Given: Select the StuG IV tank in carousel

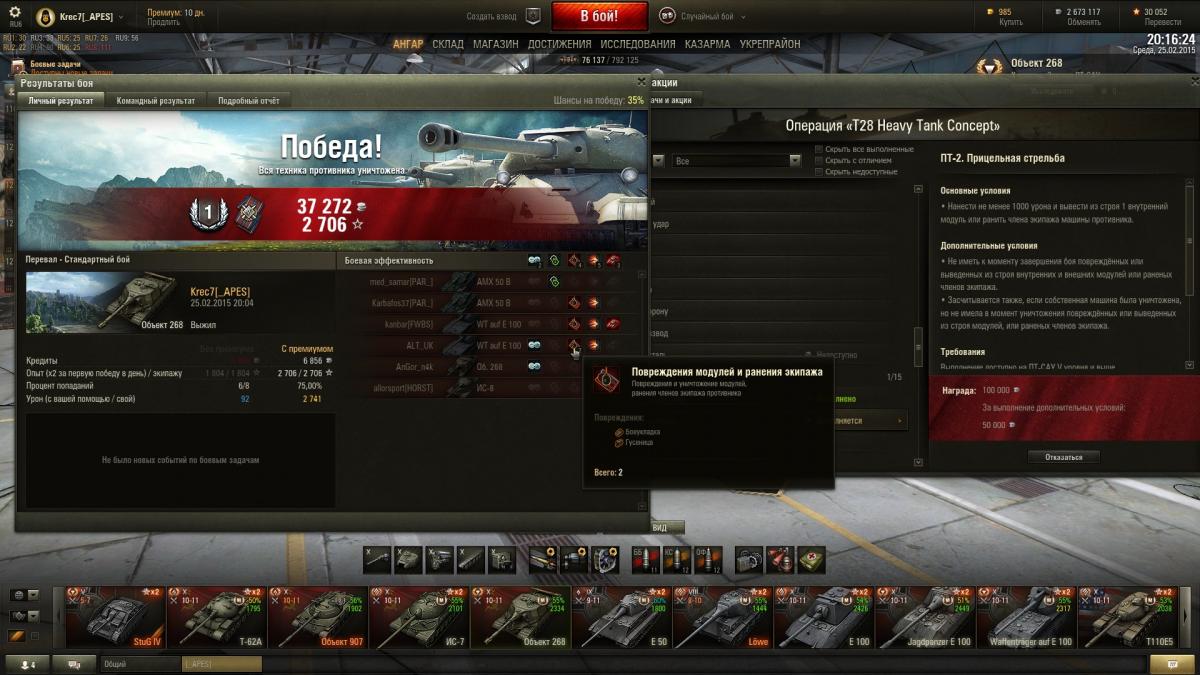Looking at the screenshot, I should pyautogui.click(x=114, y=618).
